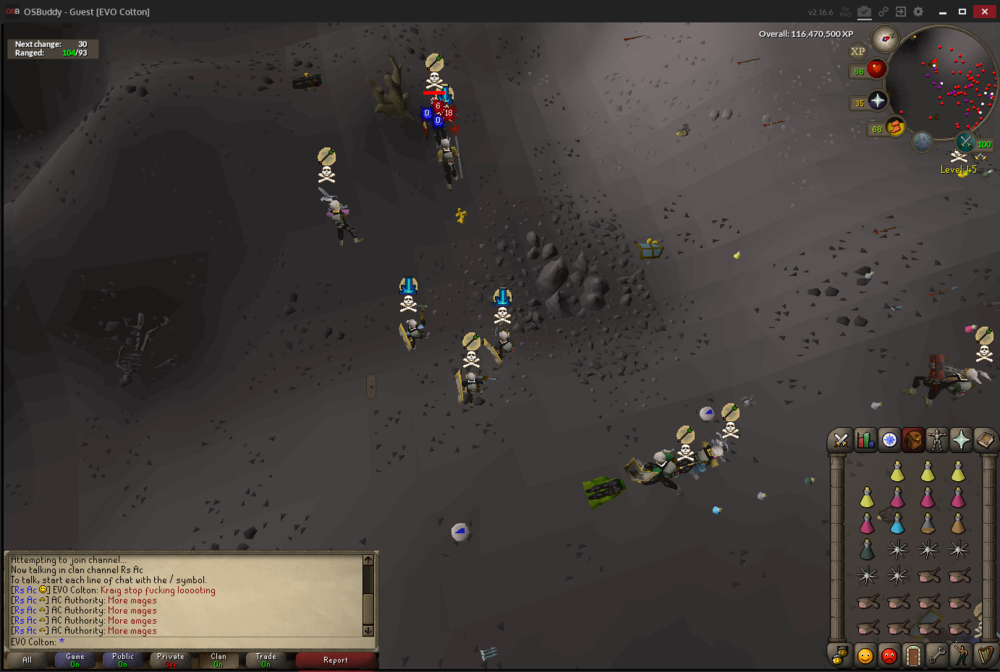Viewport: 1000px width, 672px height.
Task: Open the world map globe orb
Action: (x=921, y=141)
